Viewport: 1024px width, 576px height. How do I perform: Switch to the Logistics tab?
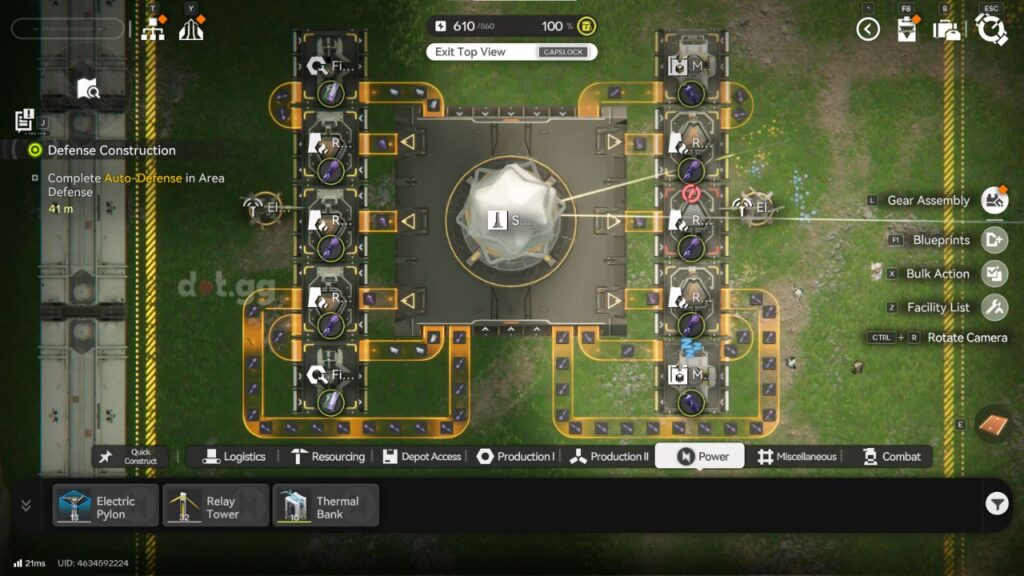[235, 457]
